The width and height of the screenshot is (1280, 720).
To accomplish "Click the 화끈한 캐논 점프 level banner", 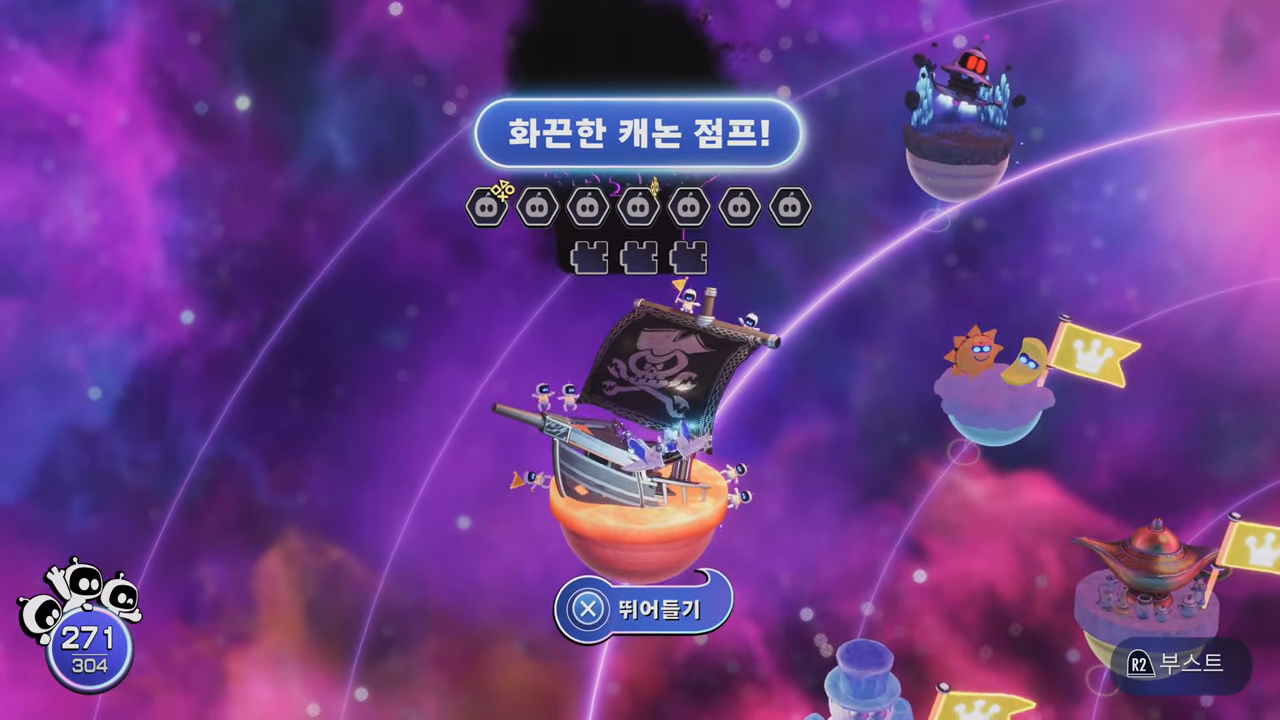I will coord(640,135).
